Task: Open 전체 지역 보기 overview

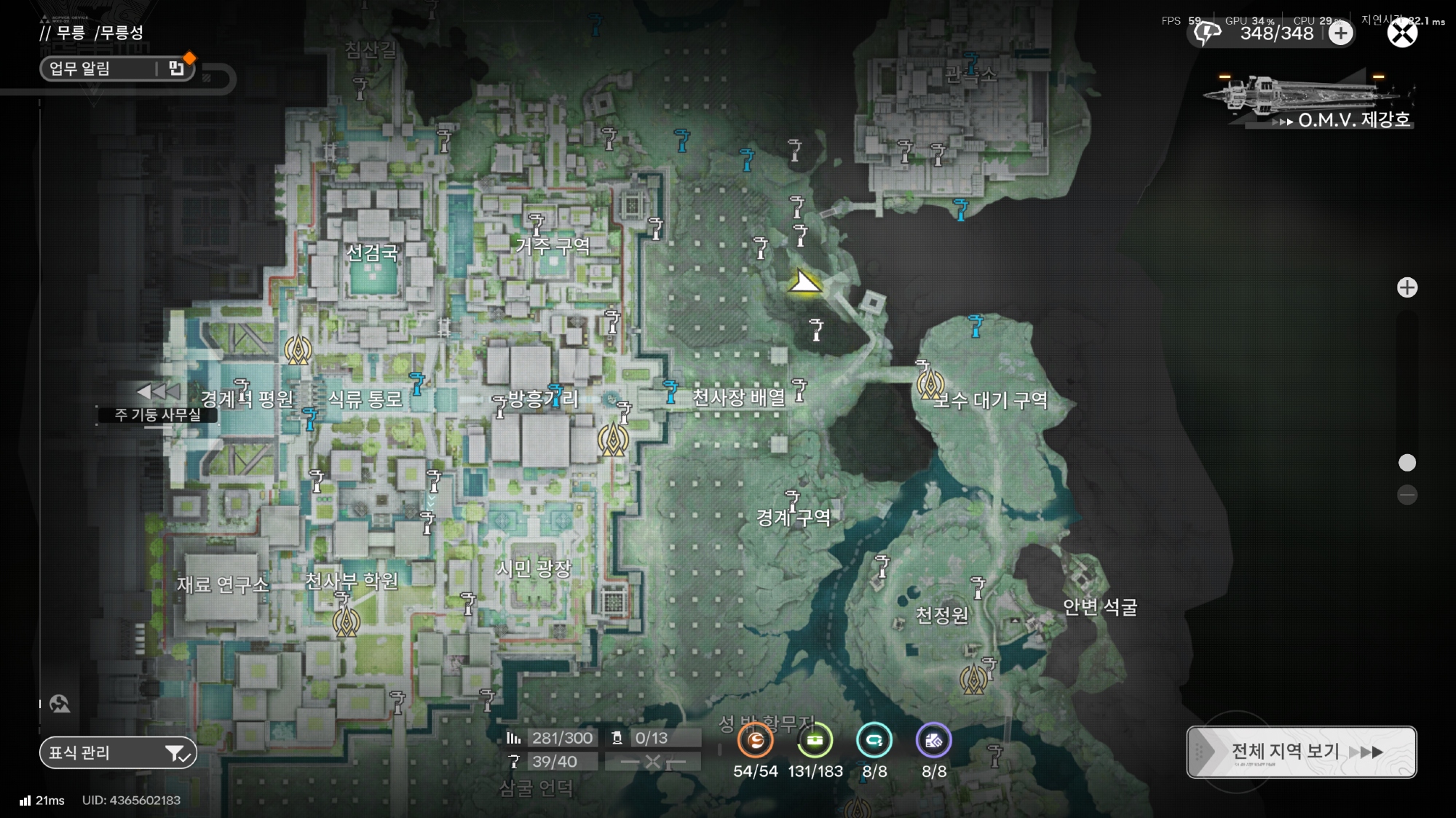Action: pyautogui.click(x=1301, y=752)
